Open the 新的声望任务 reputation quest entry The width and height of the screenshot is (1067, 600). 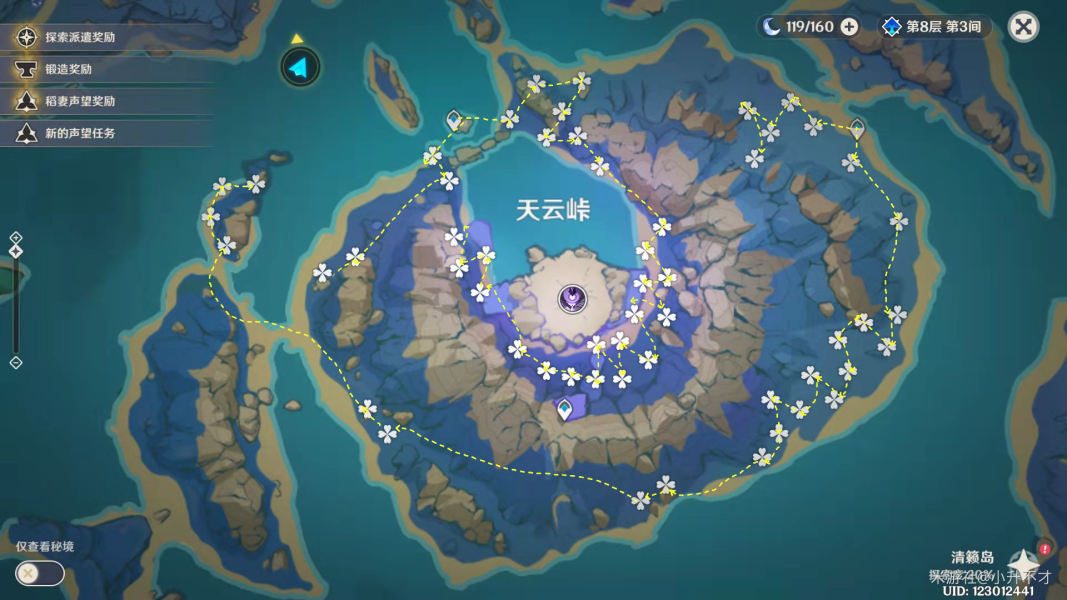pyautogui.click(x=79, y=133)
